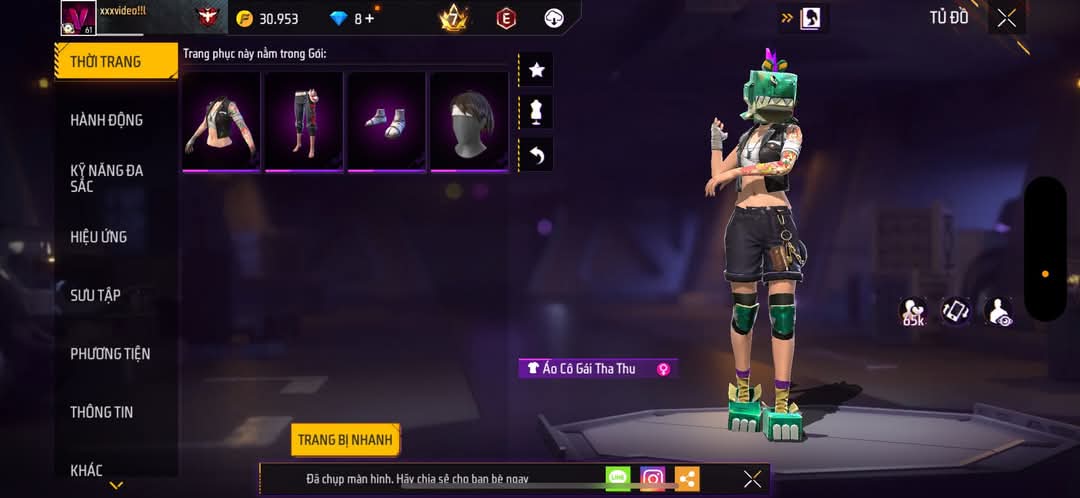The image size is (1080, 498).
Task: Show the THÔNG TIN tab
Action: click(x=102, y=412)
